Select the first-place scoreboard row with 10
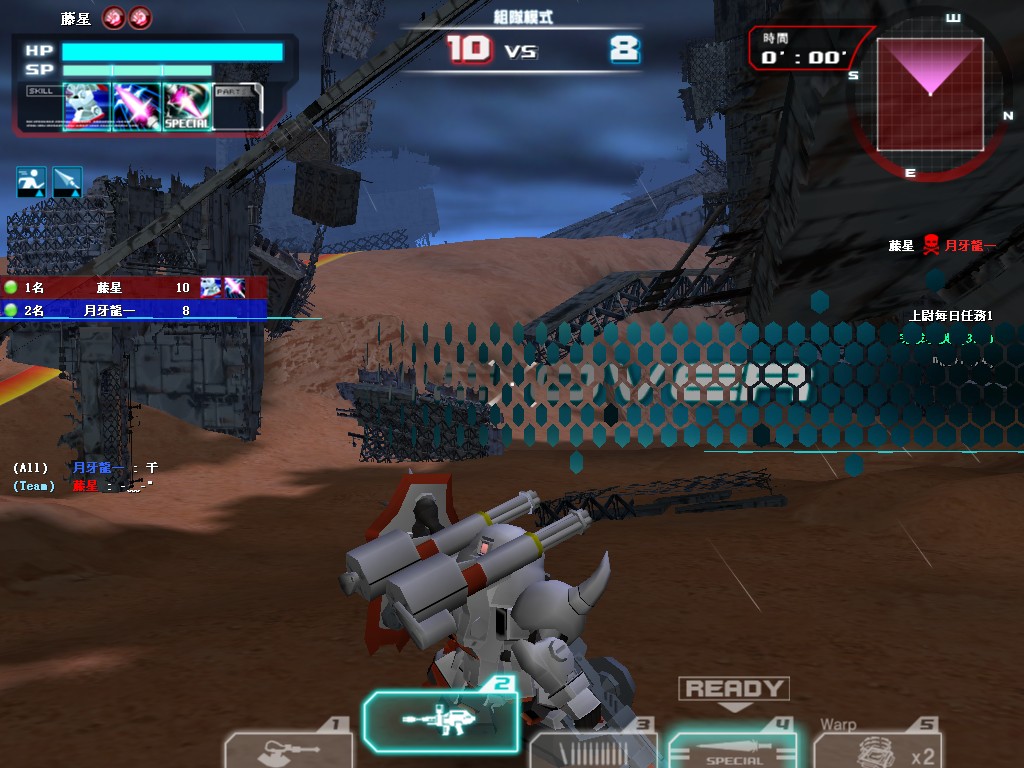Viewport: 1024px width, 768px height. tap(134, 288)
